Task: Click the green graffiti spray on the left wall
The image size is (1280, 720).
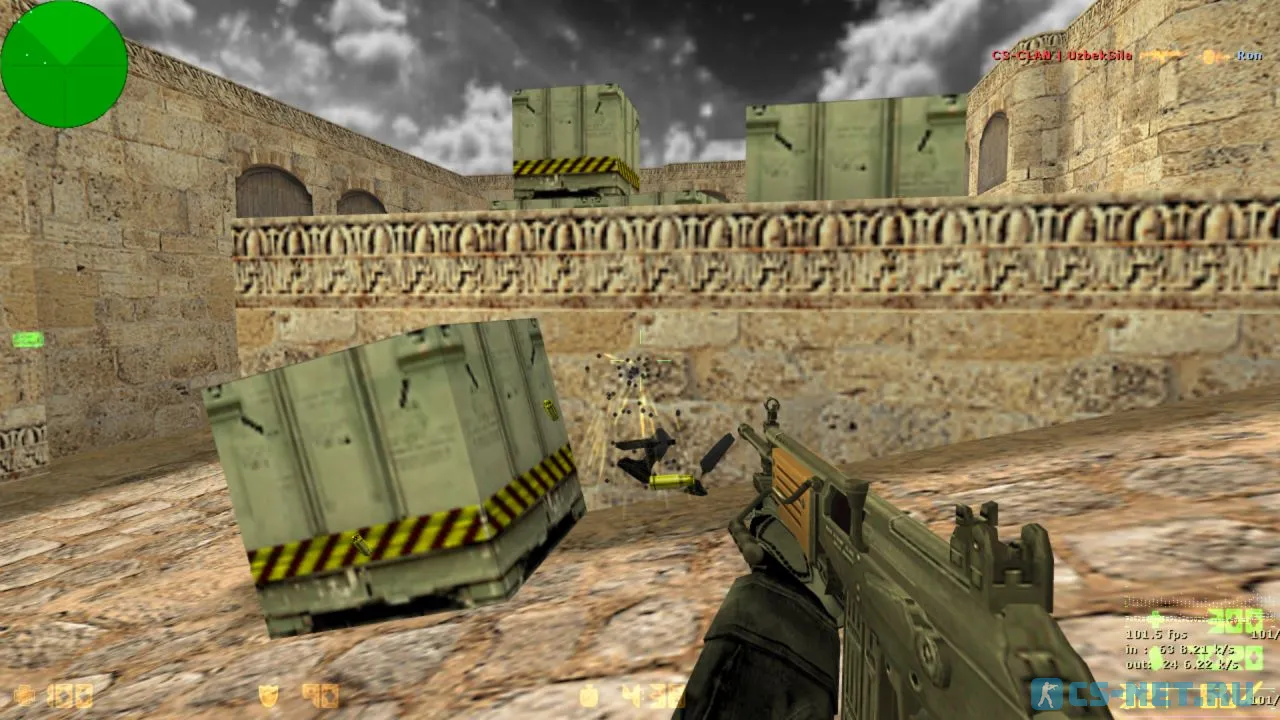Action: point(27,341)
